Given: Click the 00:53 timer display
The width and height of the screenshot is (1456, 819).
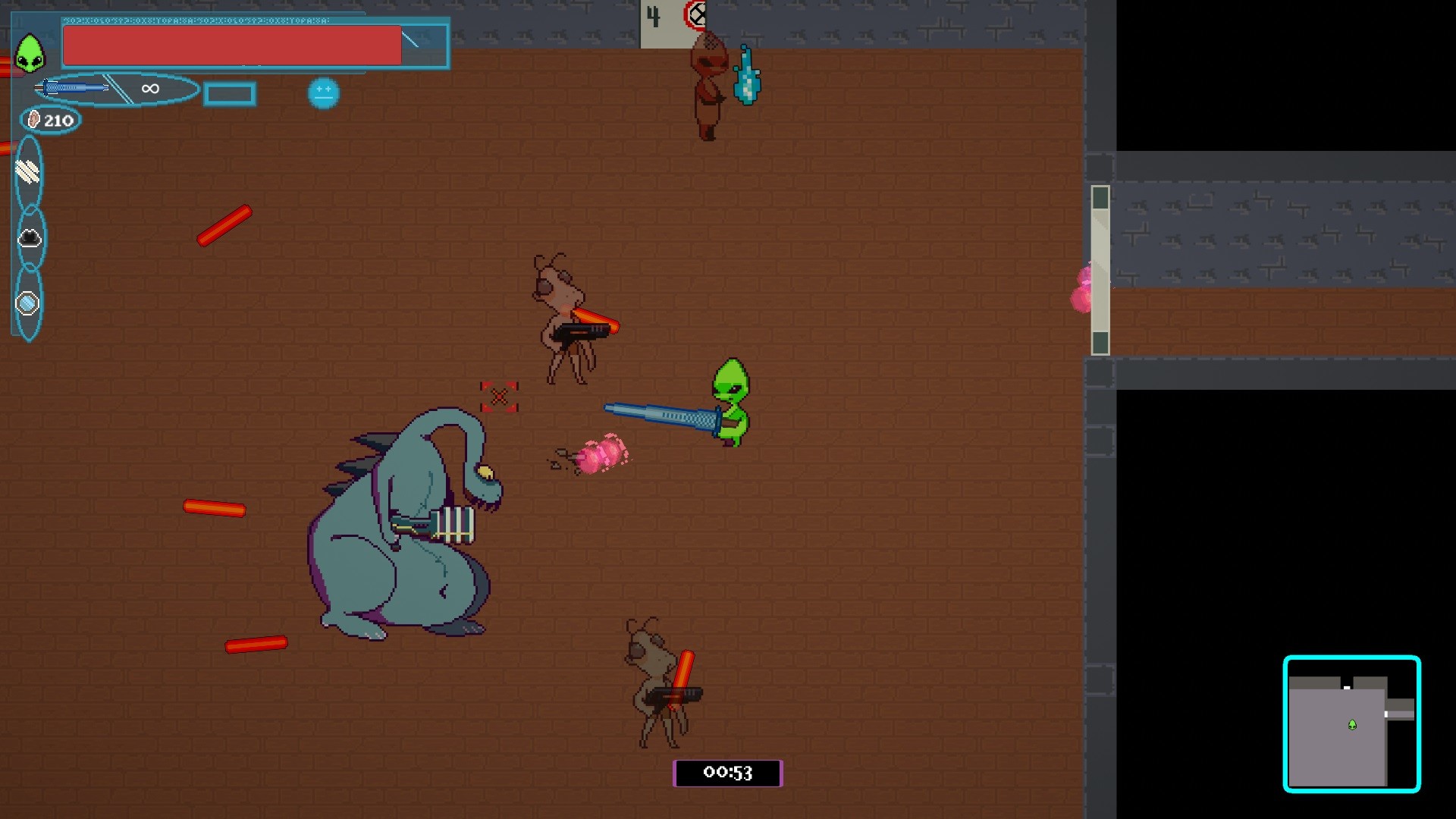Looking at the screenshot, I should (727, 773).
